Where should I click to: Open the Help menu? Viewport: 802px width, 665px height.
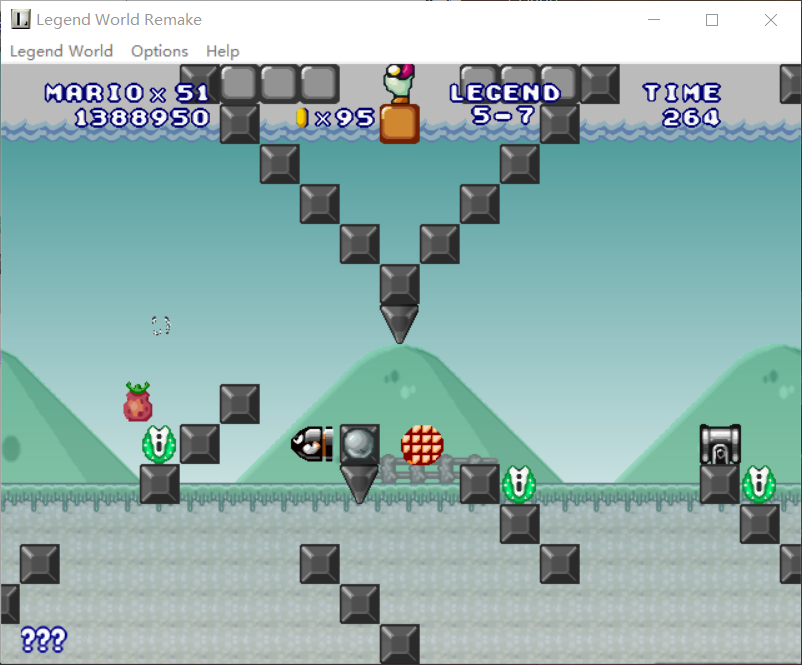[x=222, y=51]
